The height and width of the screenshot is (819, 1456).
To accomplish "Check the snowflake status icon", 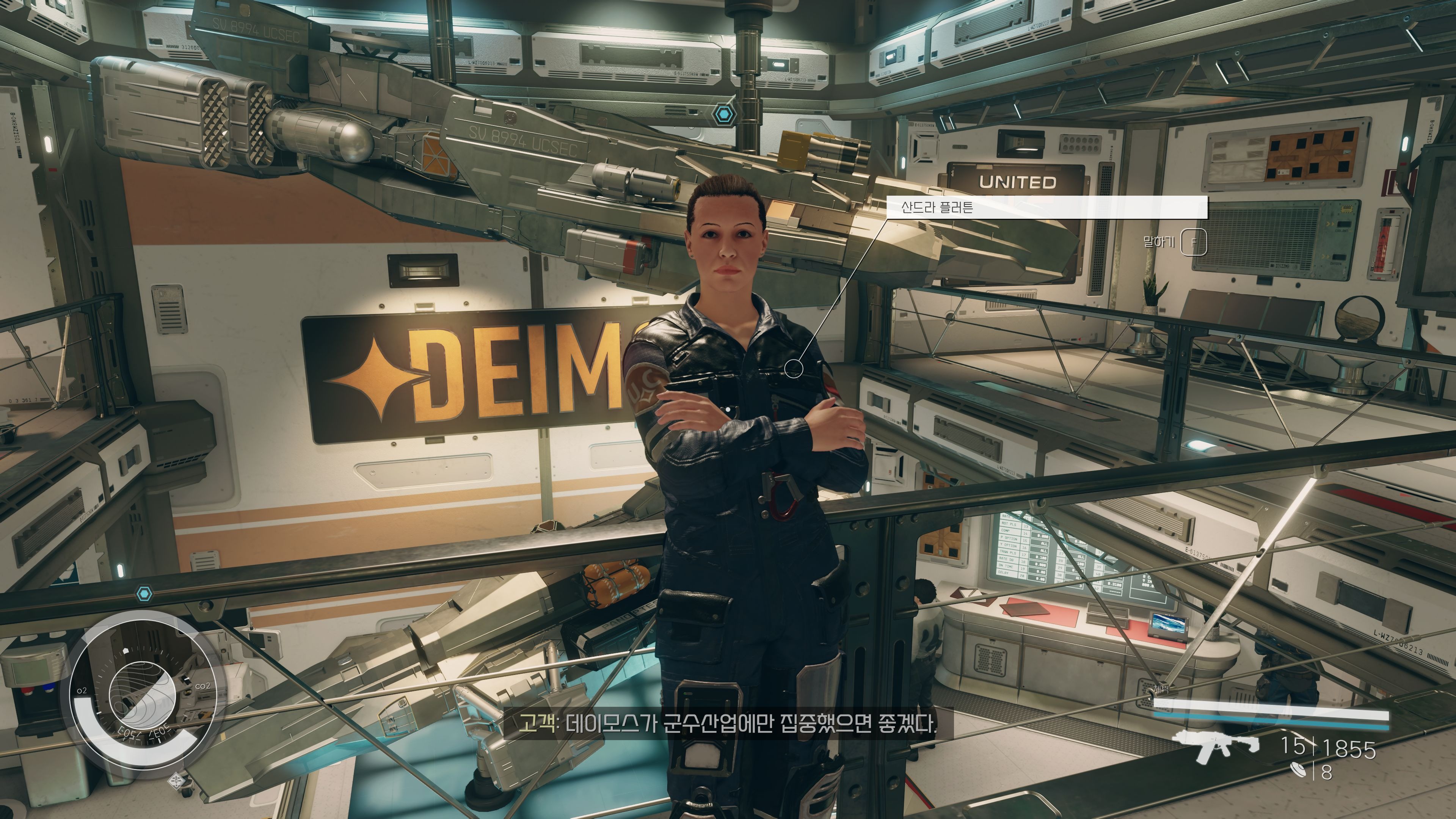I will [x=177, y=781].
